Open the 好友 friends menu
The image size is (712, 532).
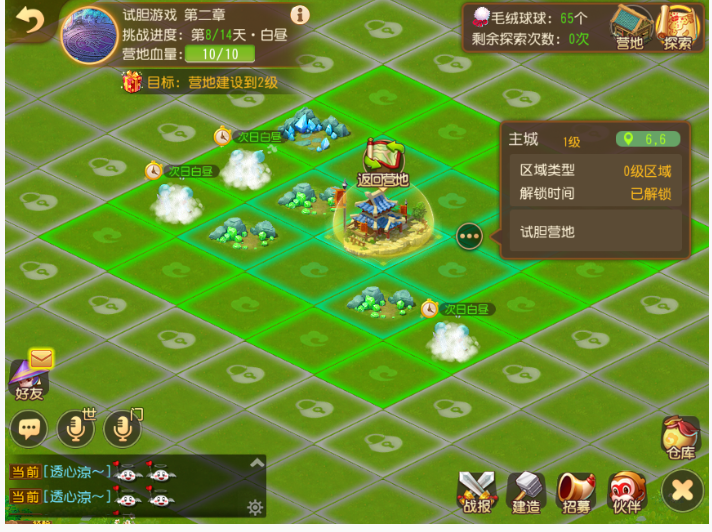(x=30, y=378)
